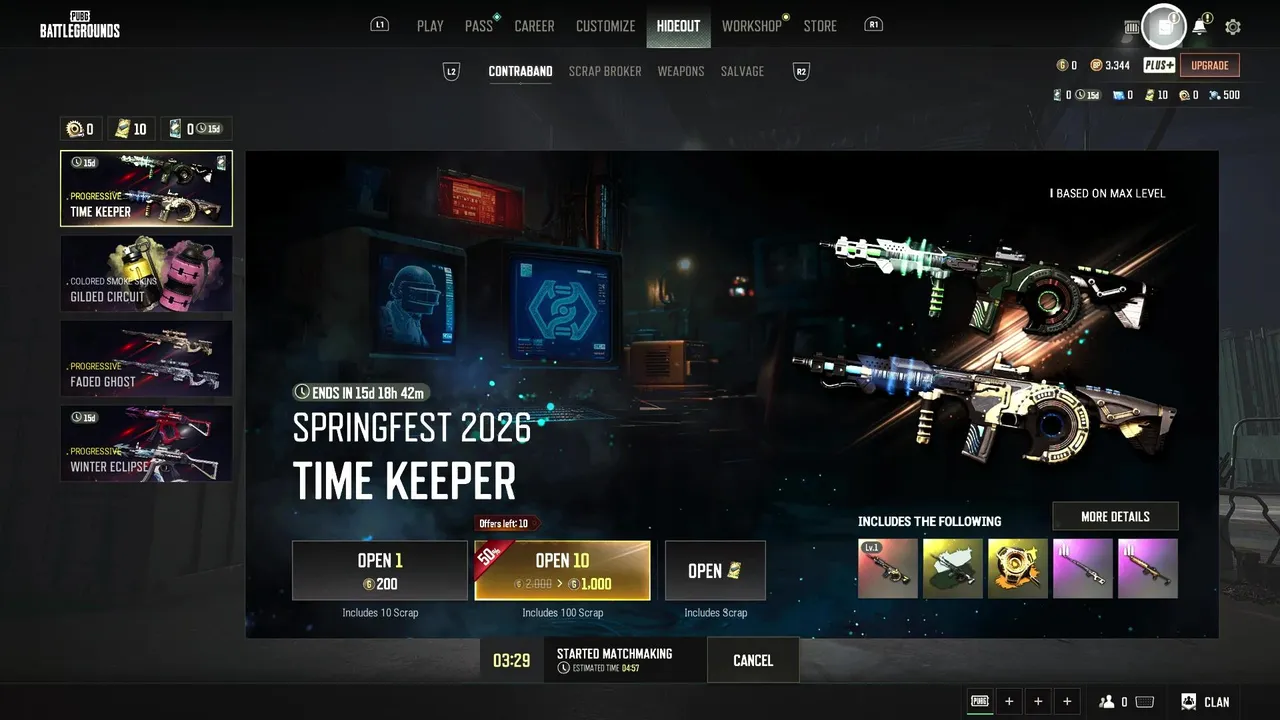Visit the STORE tab
1280x720 pixels.
click(820, 26)
